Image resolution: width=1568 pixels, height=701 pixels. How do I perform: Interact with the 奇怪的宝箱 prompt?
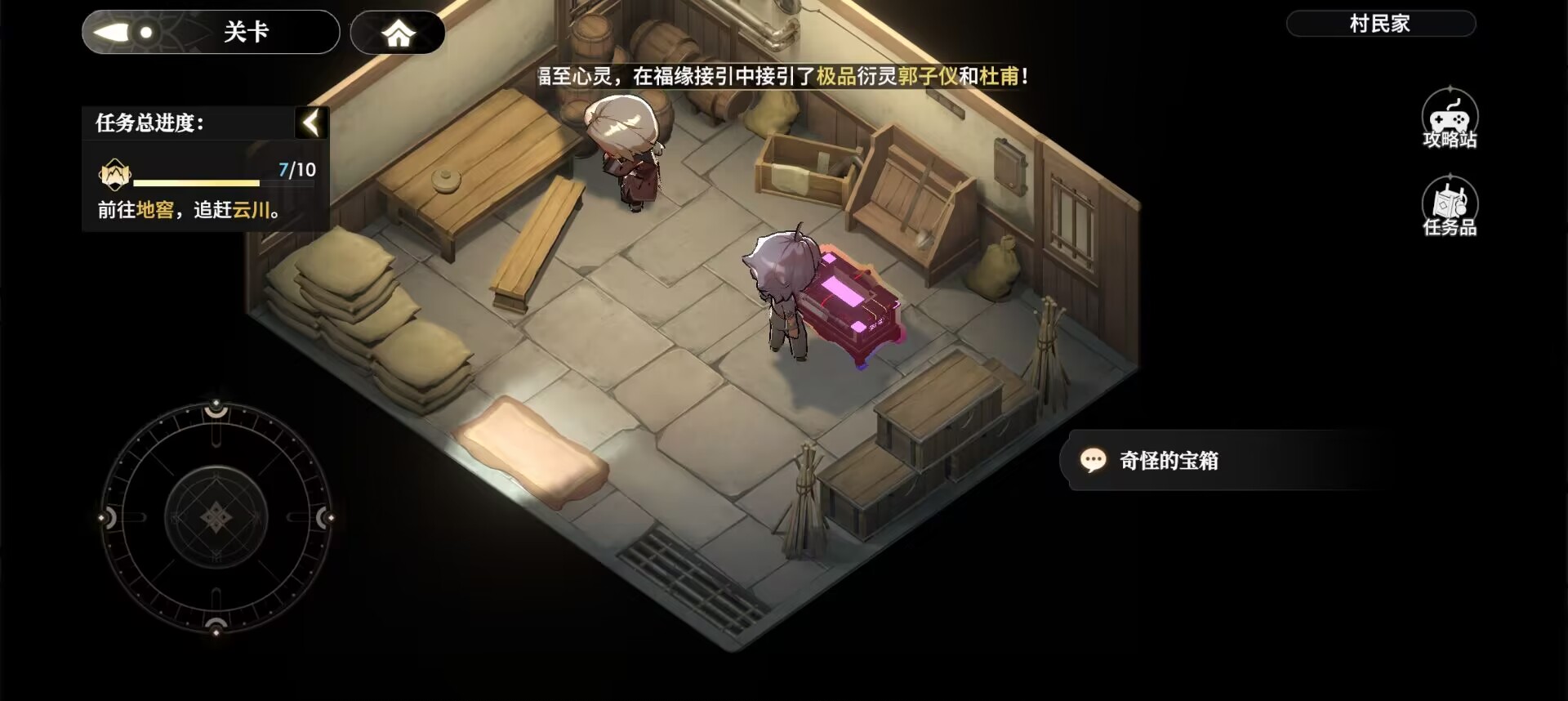[1168, 460]
